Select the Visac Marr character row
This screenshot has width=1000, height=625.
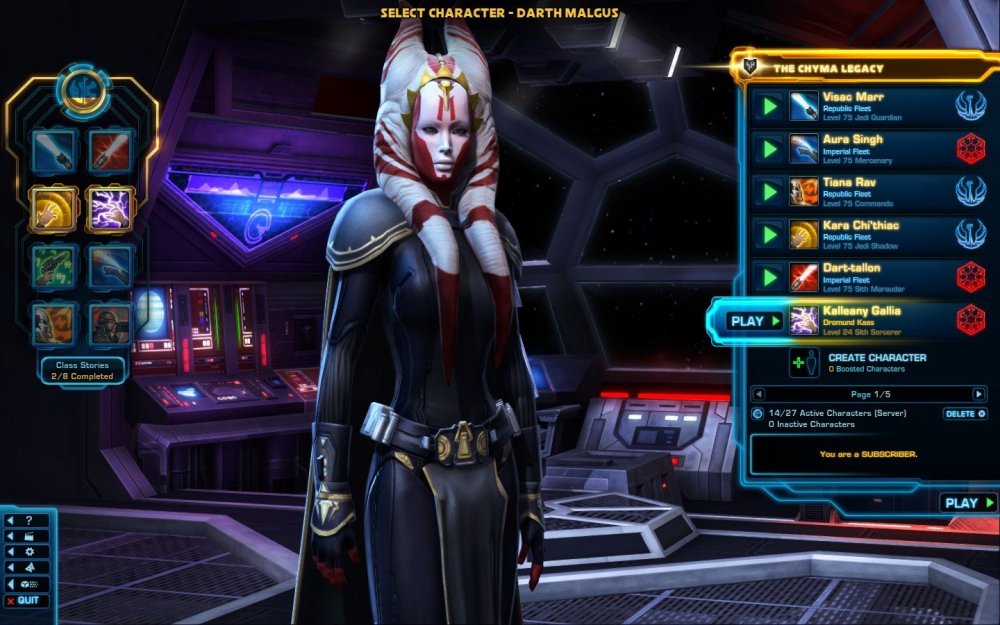click(x=862, y=105)
